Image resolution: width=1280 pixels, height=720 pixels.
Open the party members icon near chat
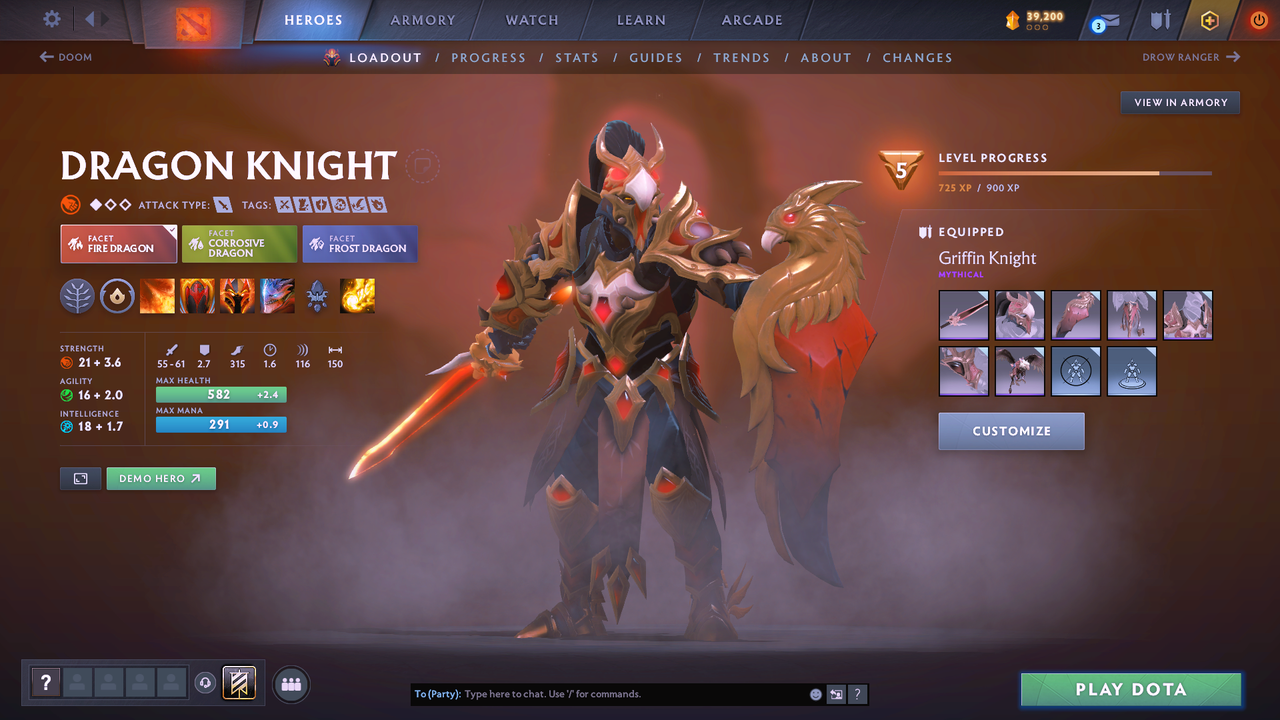click(289, 683)
